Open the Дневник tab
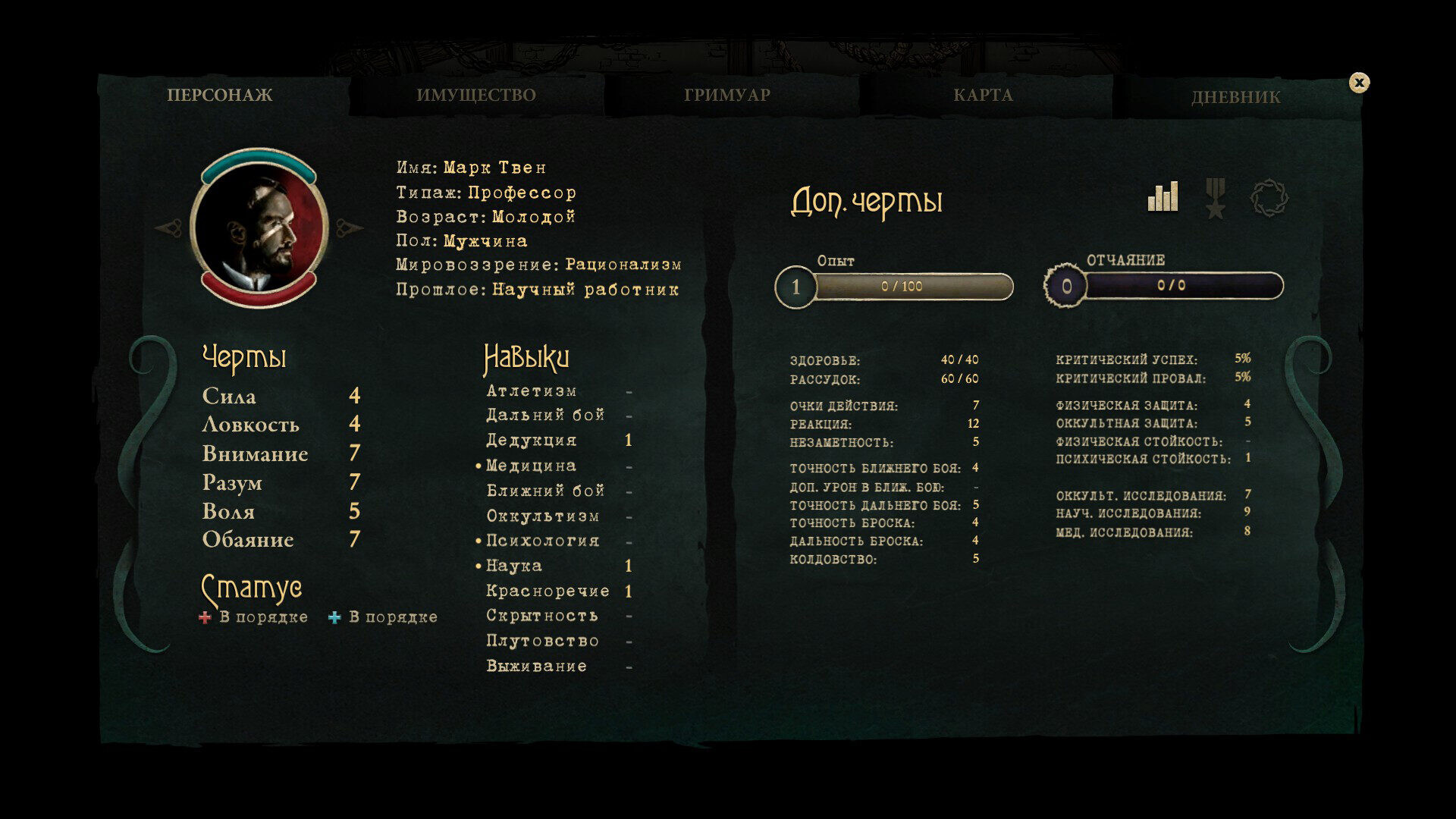This screenshot has height=819, width=1456. click(1235, 97)
